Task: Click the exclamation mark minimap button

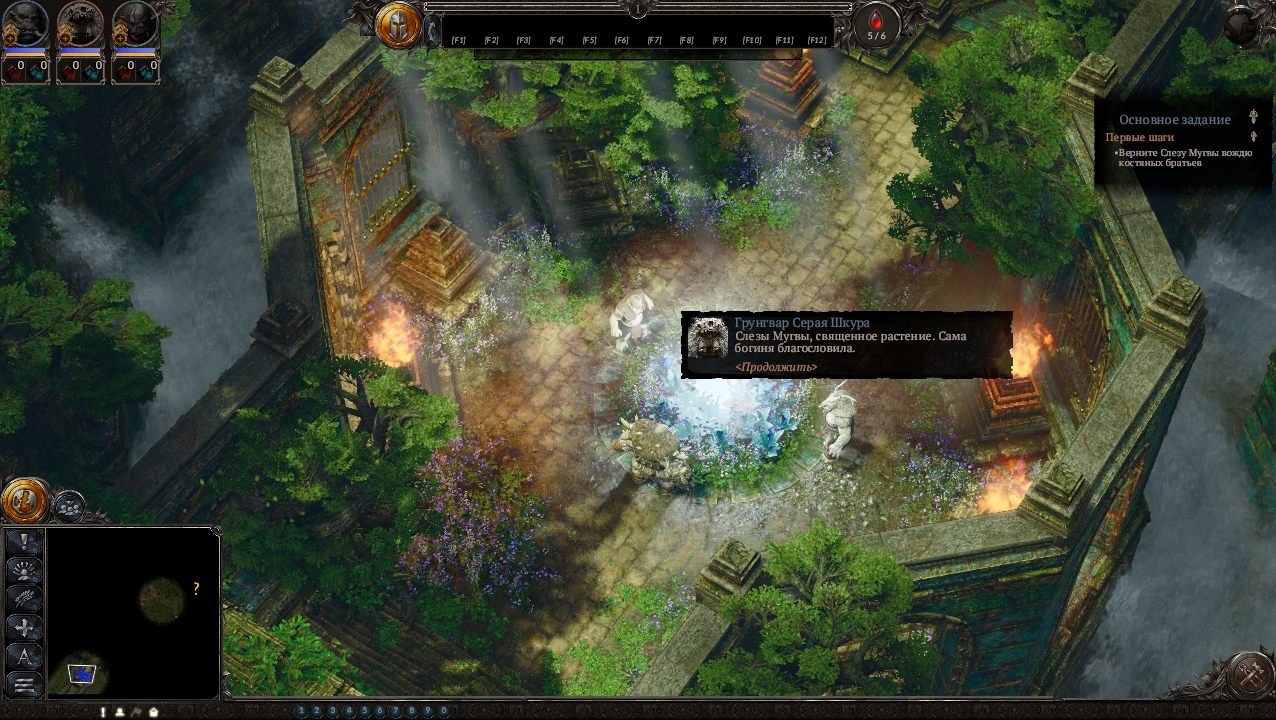Action: (24, 543)
